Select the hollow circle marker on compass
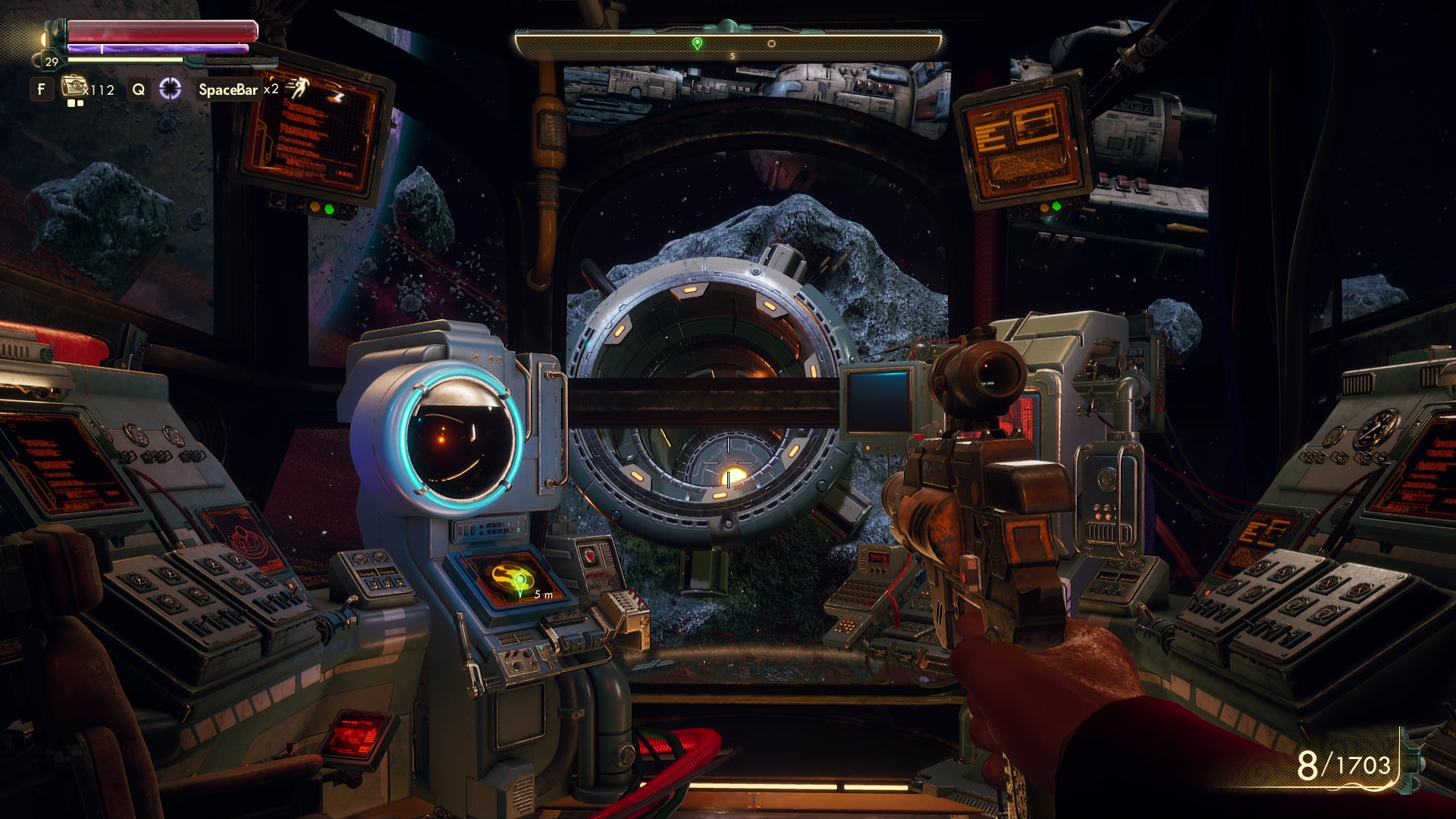The image size is (1456, 819). tap(771, 44)
